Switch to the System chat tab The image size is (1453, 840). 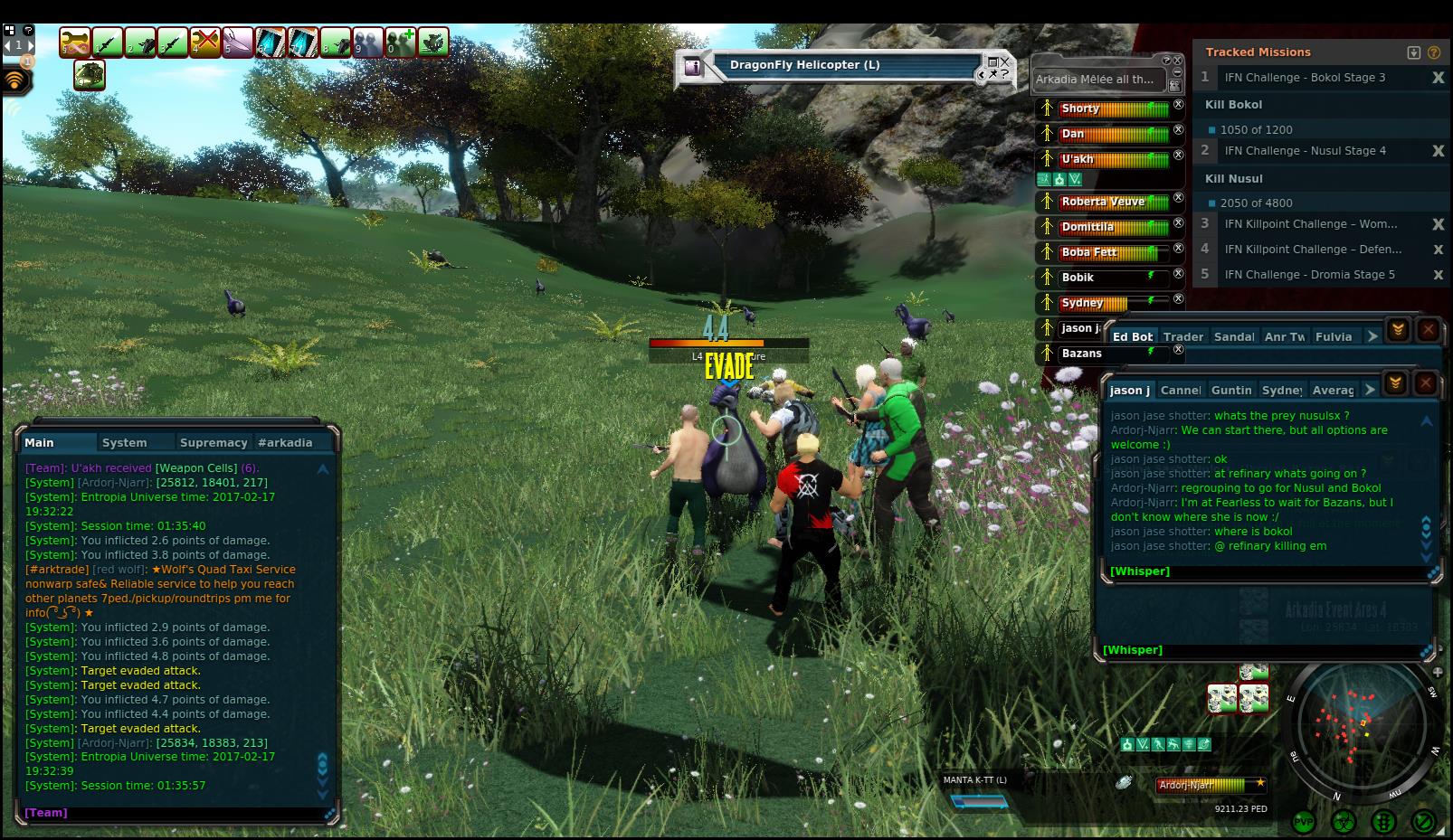124,443
